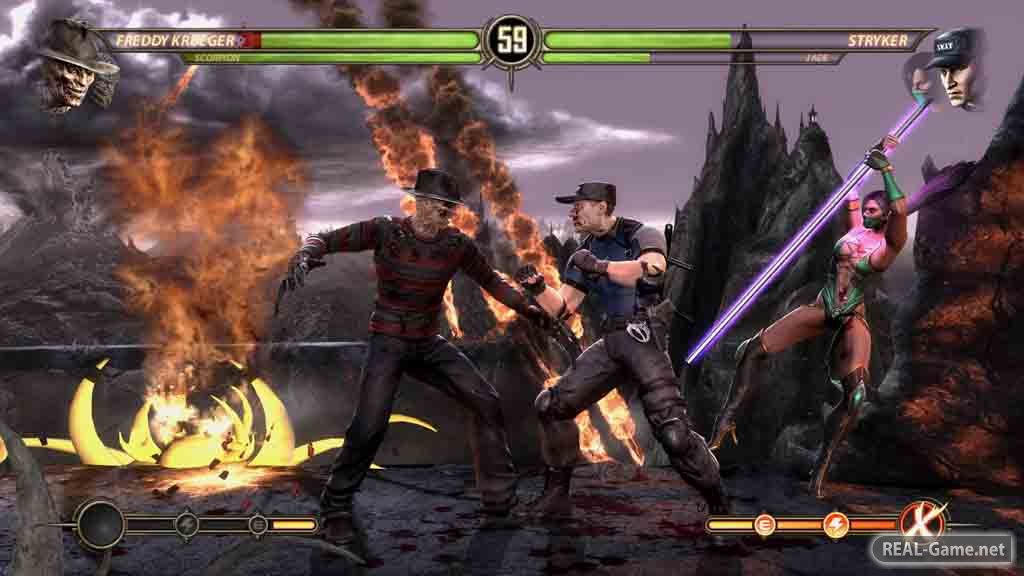Click the dark round orb on Freddy's super meter
The image size is (1024, 576).
100,524
